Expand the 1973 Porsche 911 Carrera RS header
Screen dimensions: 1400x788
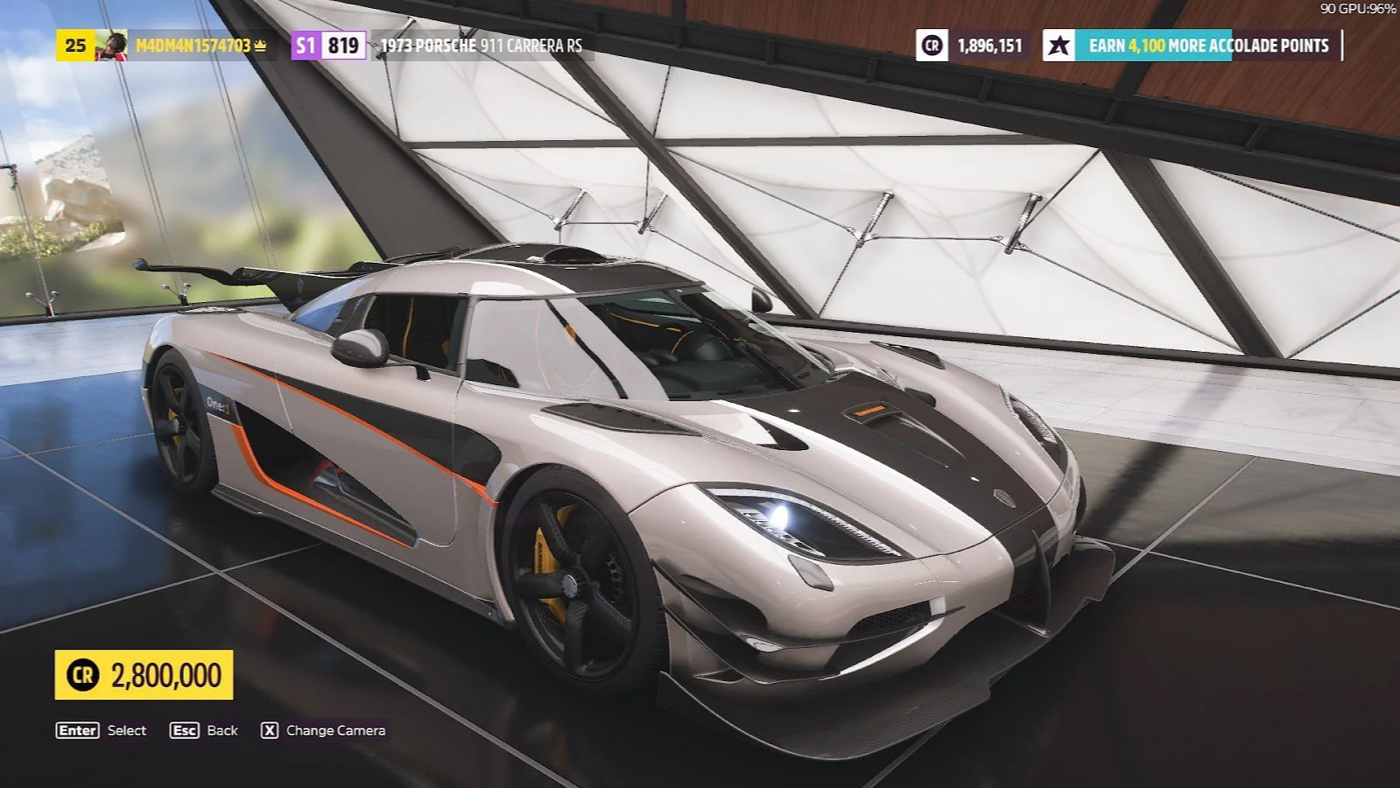pos(480,44)
